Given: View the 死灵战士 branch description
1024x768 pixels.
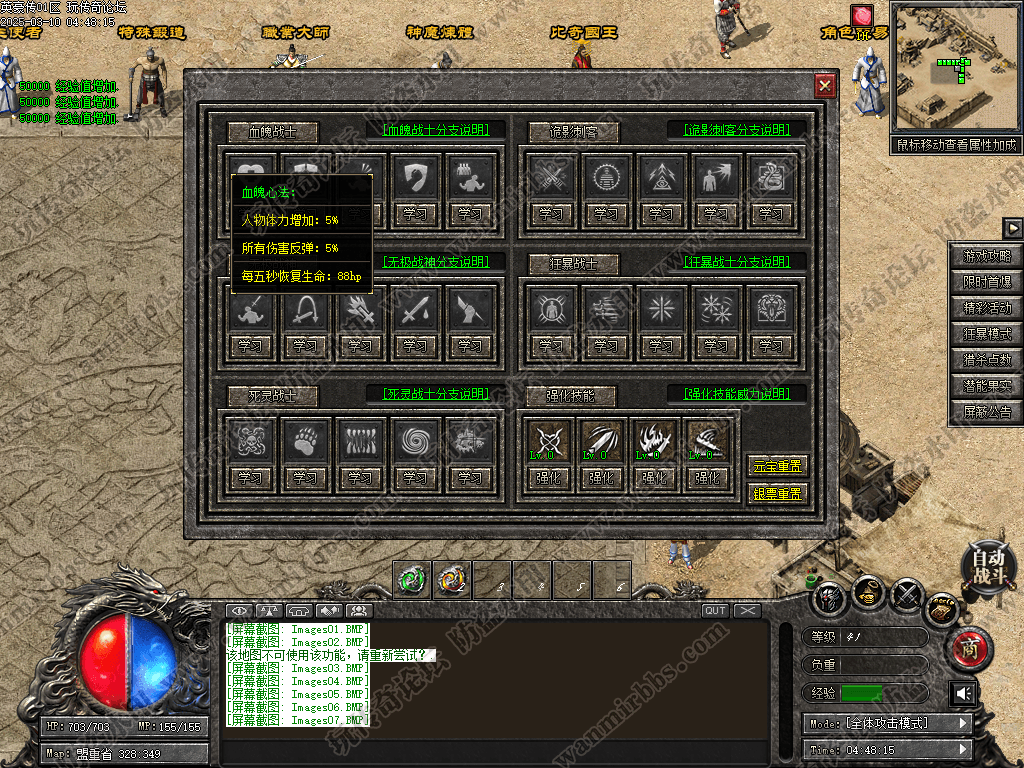Looking at the screenshot, I should [435, 393].
